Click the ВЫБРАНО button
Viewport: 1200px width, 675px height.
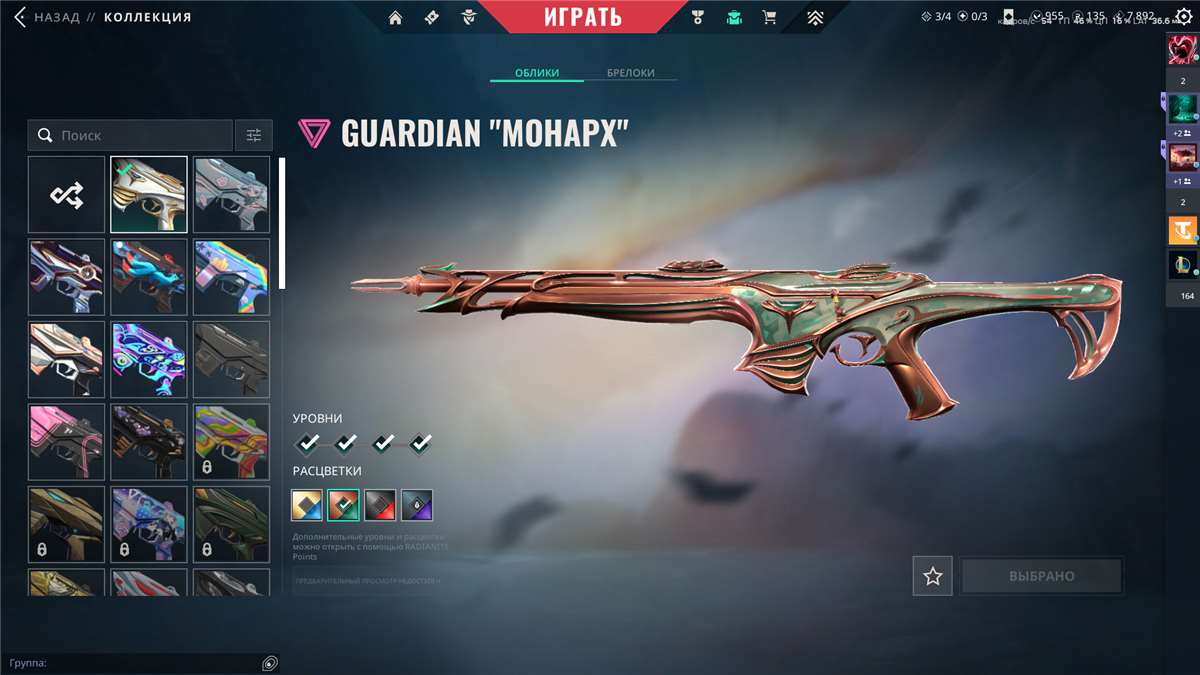(x=1041, y=576)
